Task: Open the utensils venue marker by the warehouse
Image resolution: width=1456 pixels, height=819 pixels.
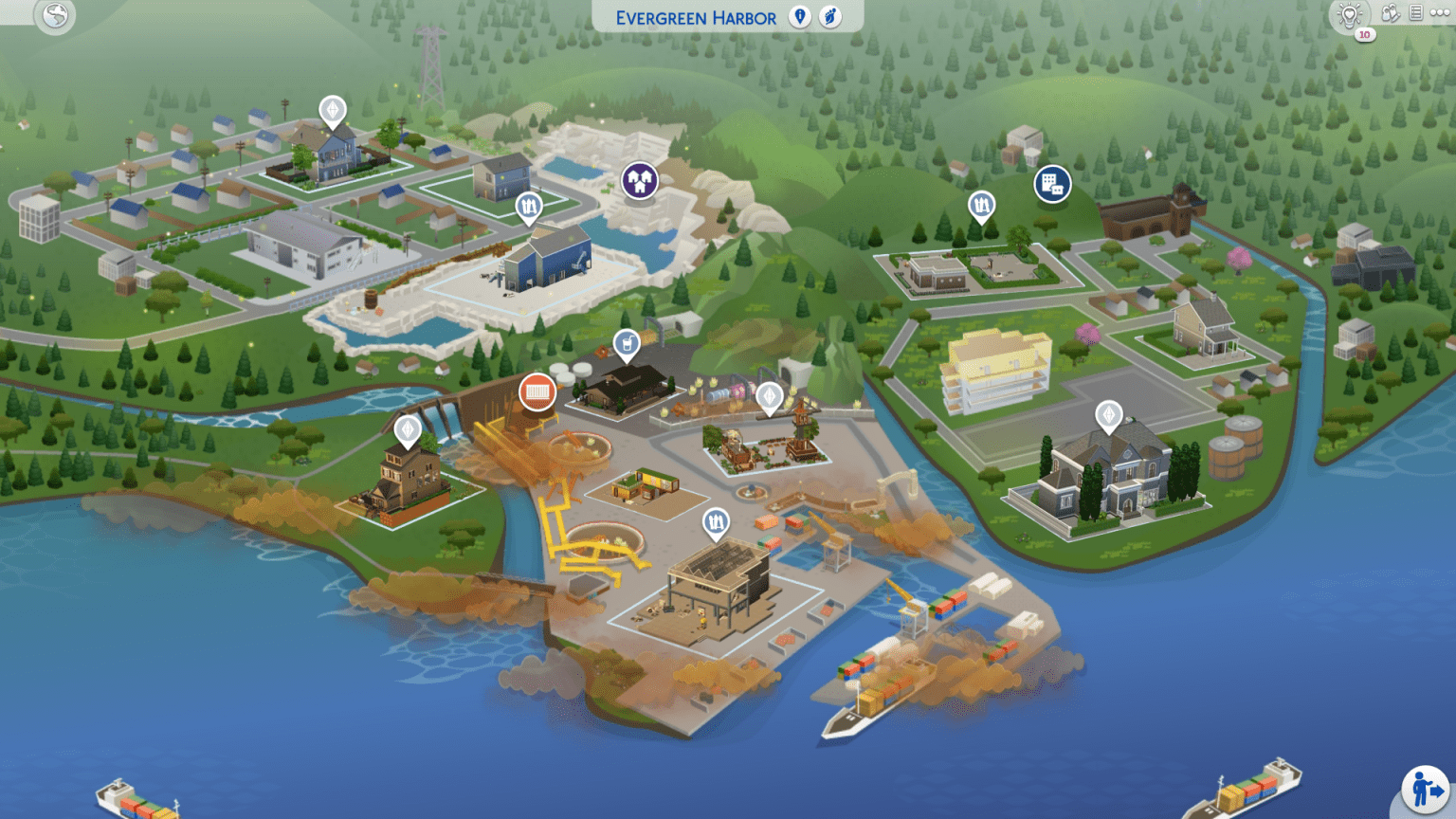Action: pos(716,519)
